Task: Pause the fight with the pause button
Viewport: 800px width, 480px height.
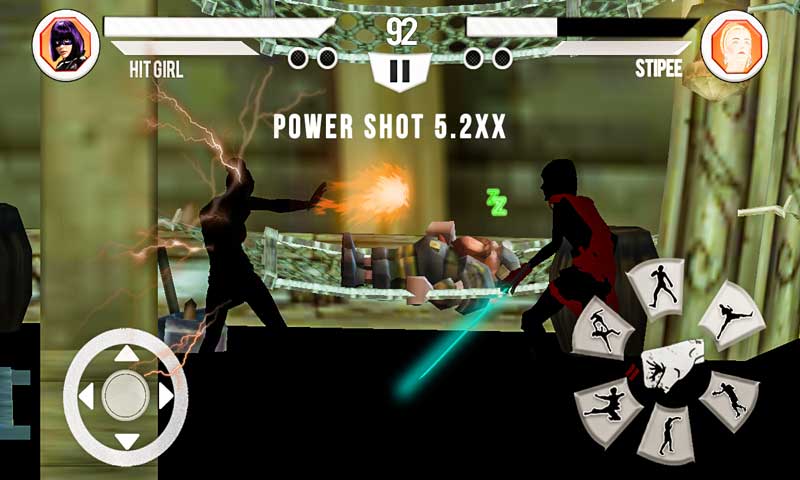Action: [x=400, y=72]
